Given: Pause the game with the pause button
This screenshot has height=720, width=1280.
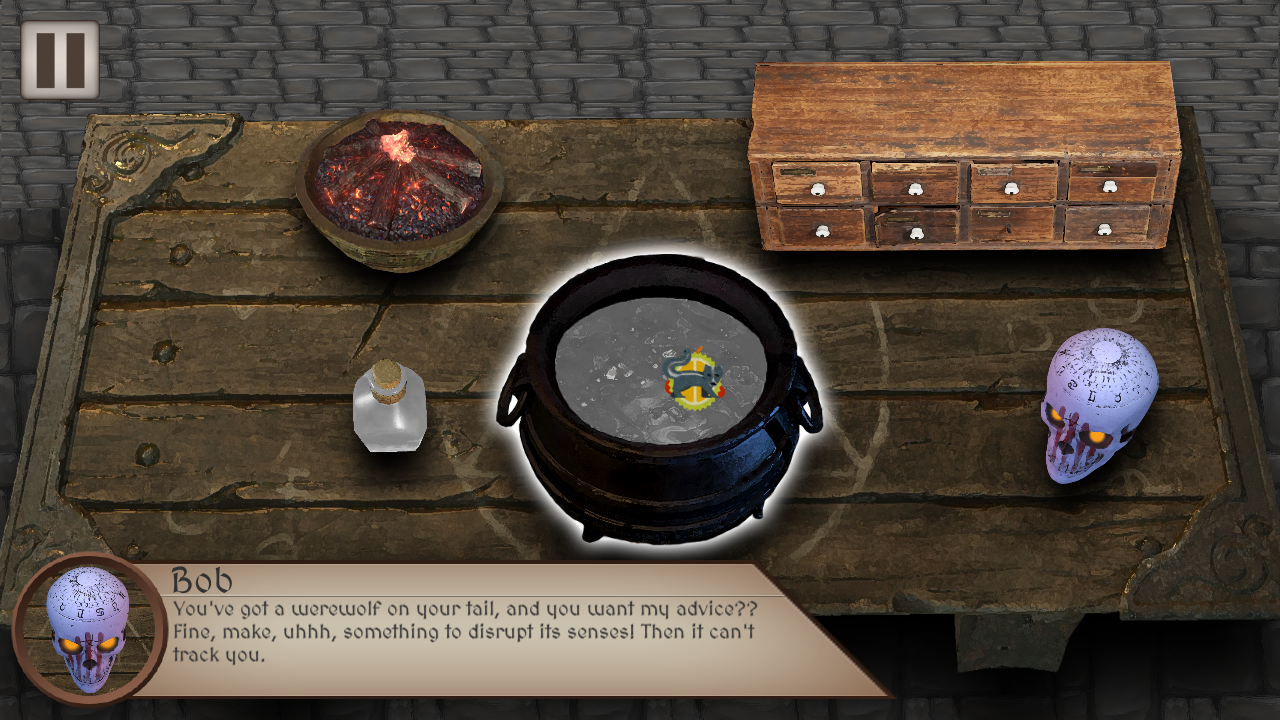Looking at the screenshot, I should [x=60, y=60].
